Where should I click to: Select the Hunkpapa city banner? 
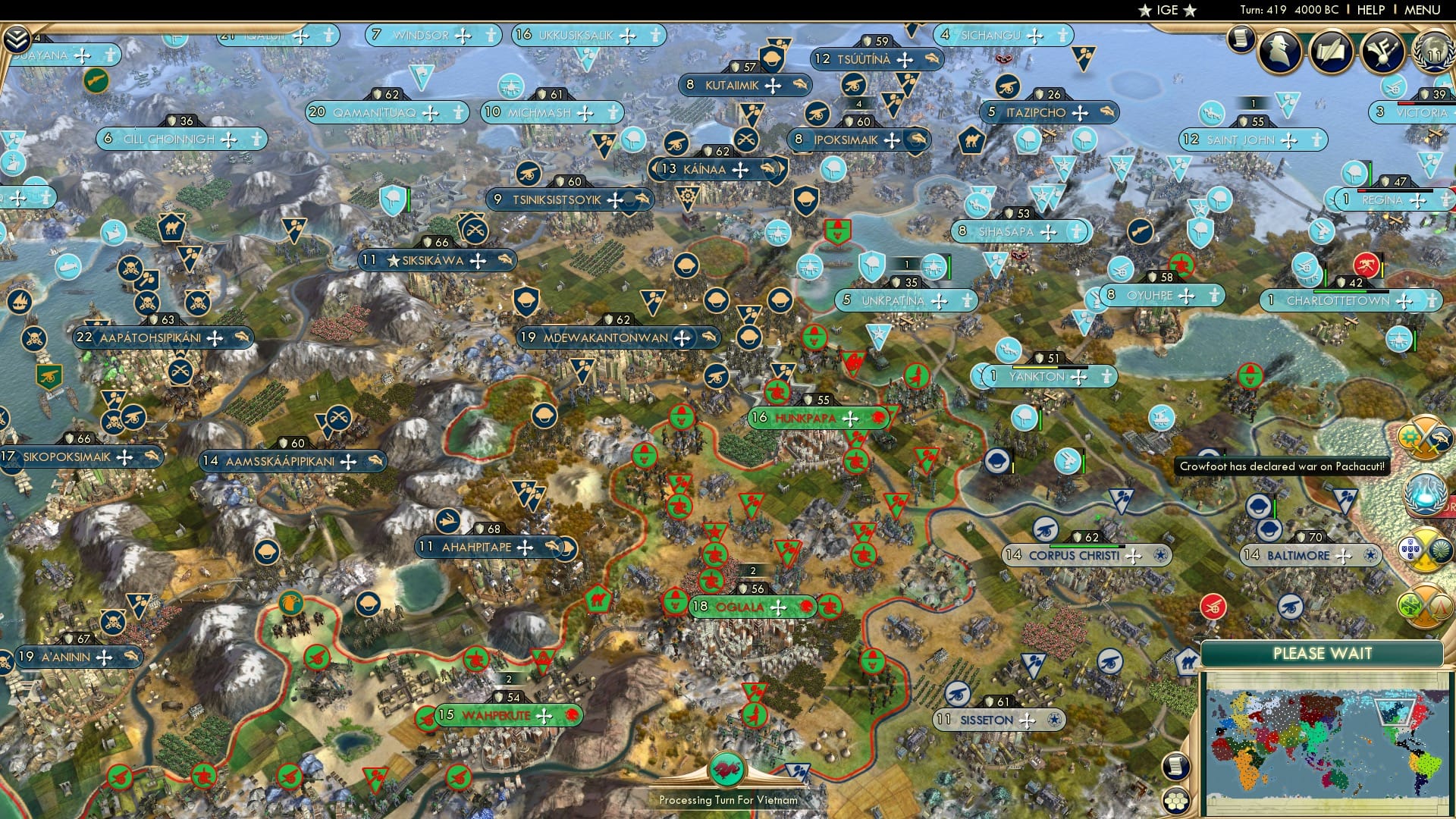[808, 416]
